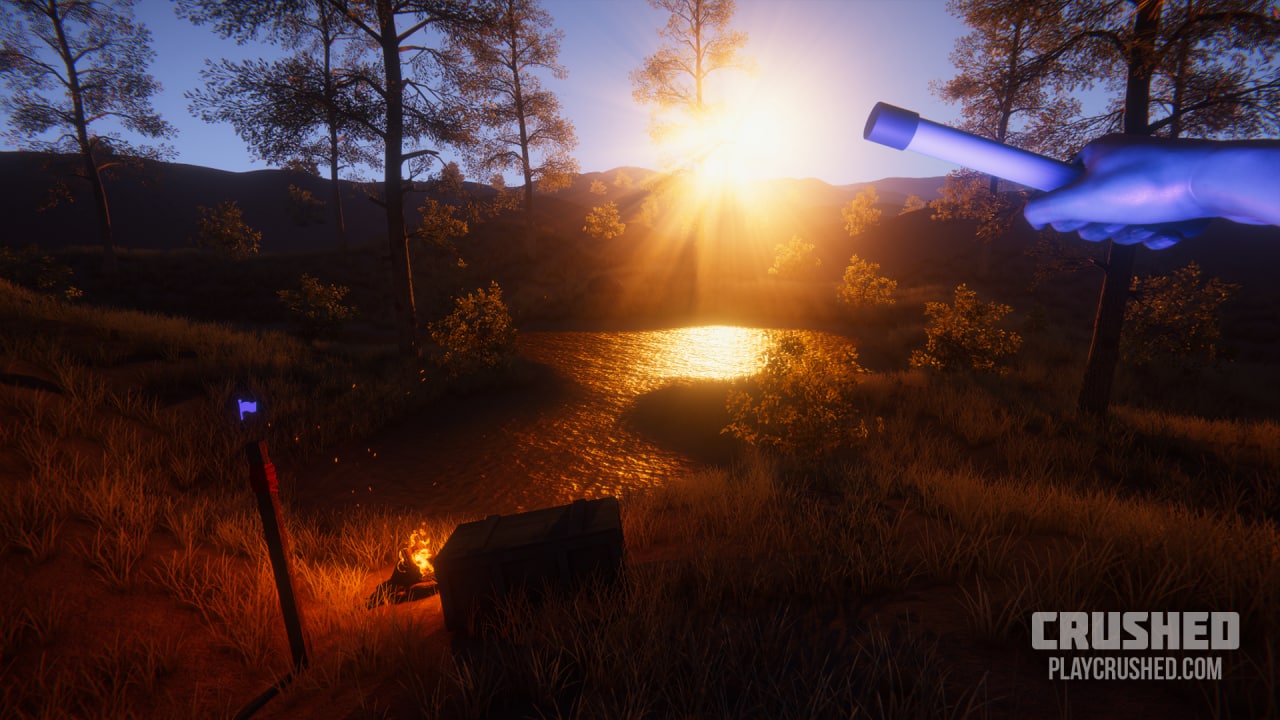Viewport: 1280px width, 720px height.
Task: Click the blue flag waypoint marker
Action: click(x=247, y=407)
